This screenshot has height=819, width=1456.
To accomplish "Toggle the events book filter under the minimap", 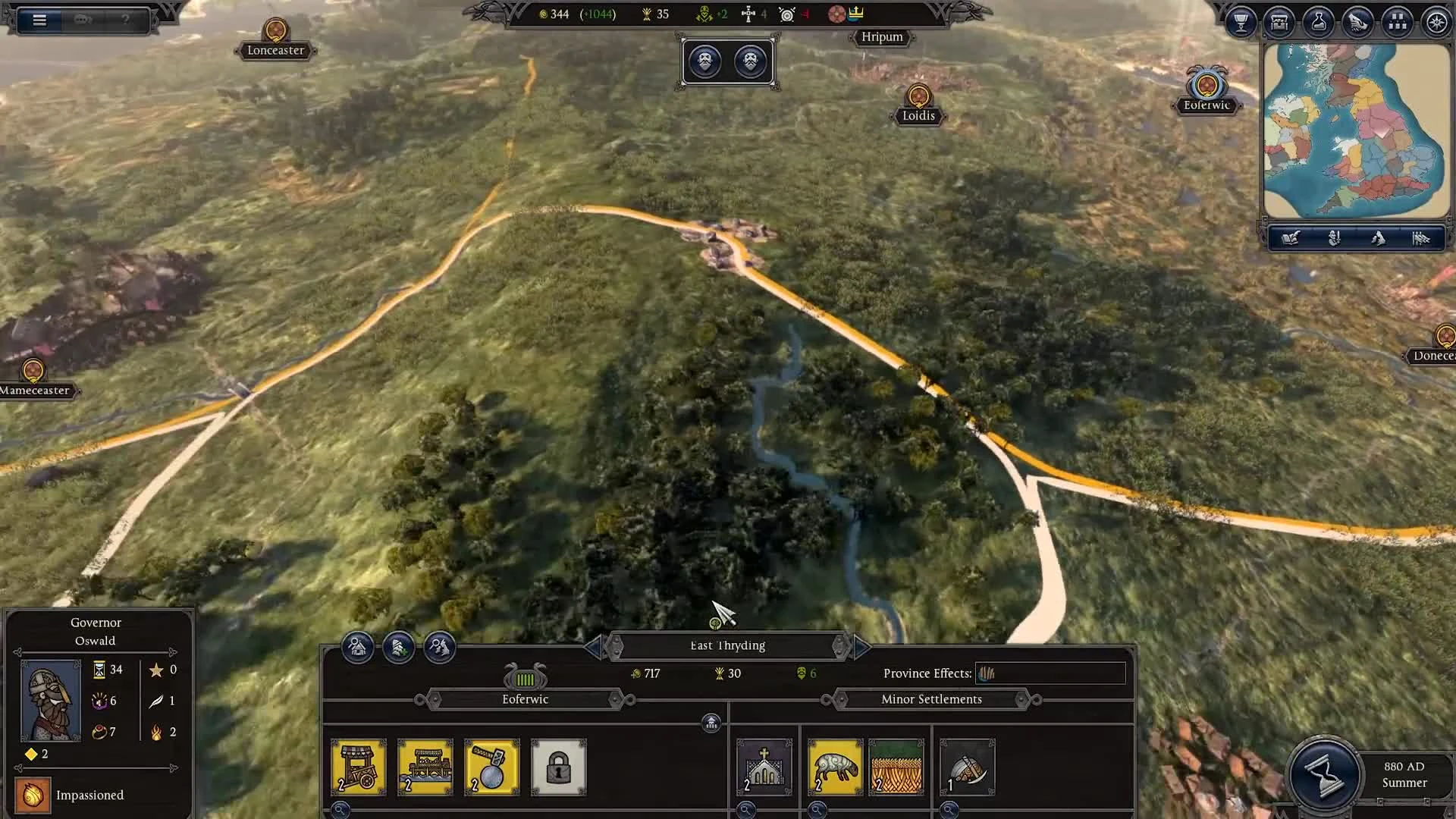I will point(1289,239).
